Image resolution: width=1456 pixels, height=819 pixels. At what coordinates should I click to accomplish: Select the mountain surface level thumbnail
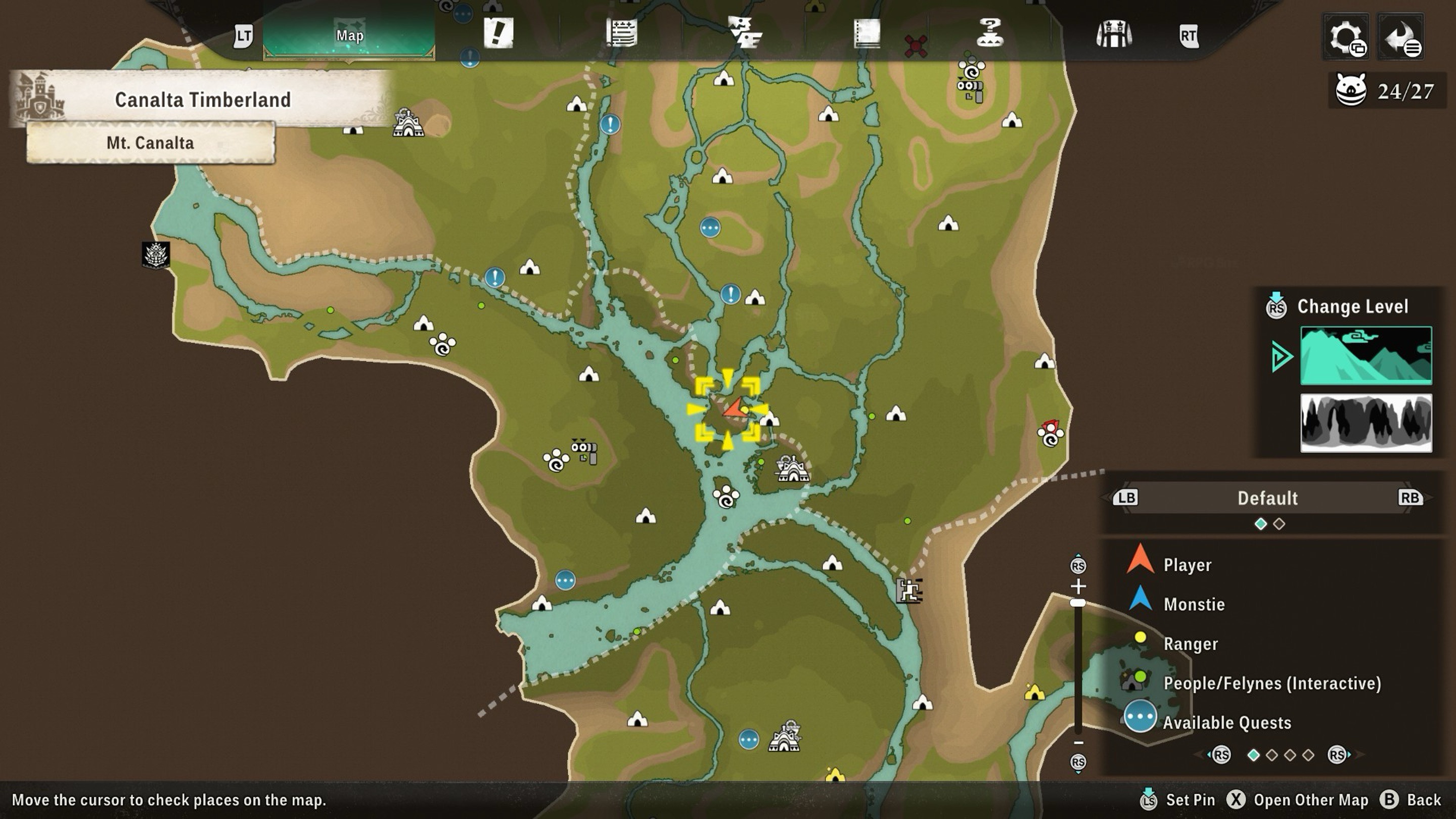point(1366,355)
